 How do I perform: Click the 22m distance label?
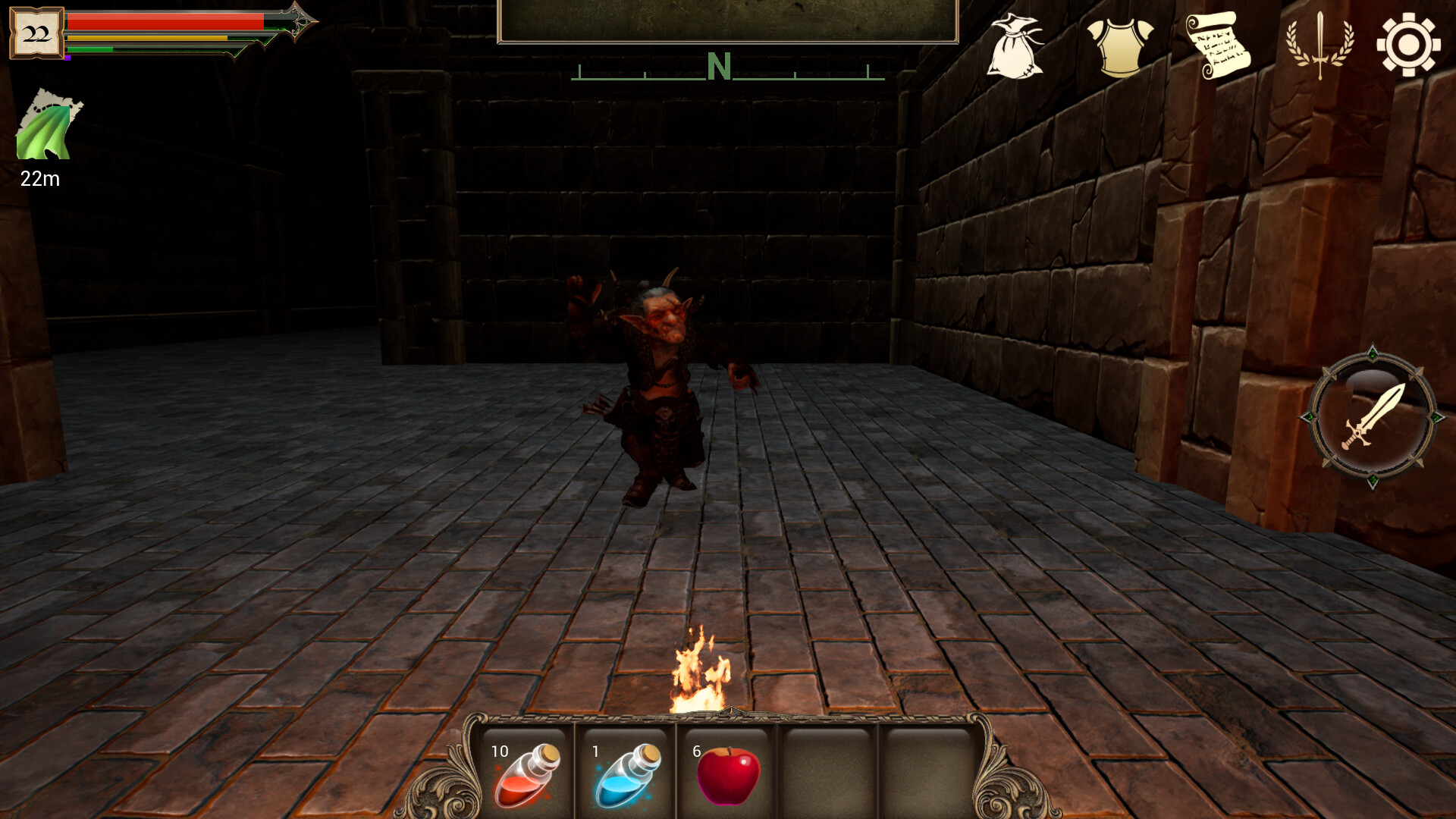tap(39, 180)
